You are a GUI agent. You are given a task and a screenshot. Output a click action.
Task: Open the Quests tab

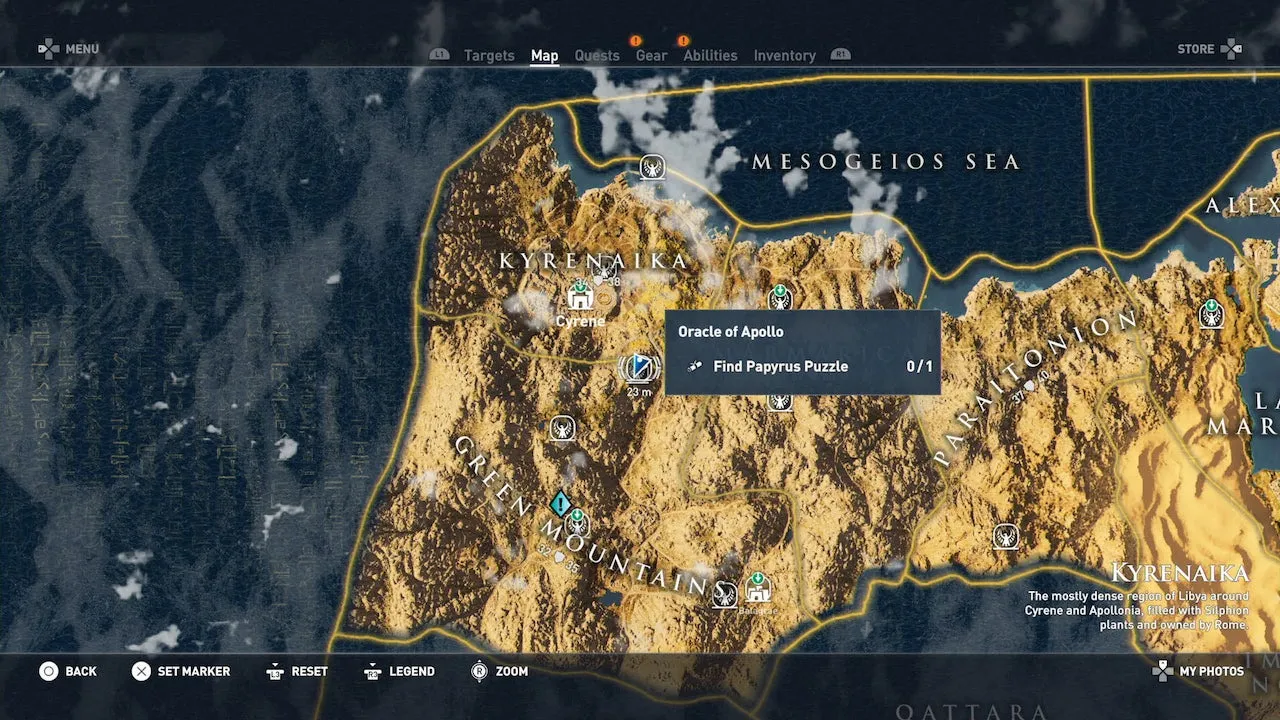pos(597,56)
